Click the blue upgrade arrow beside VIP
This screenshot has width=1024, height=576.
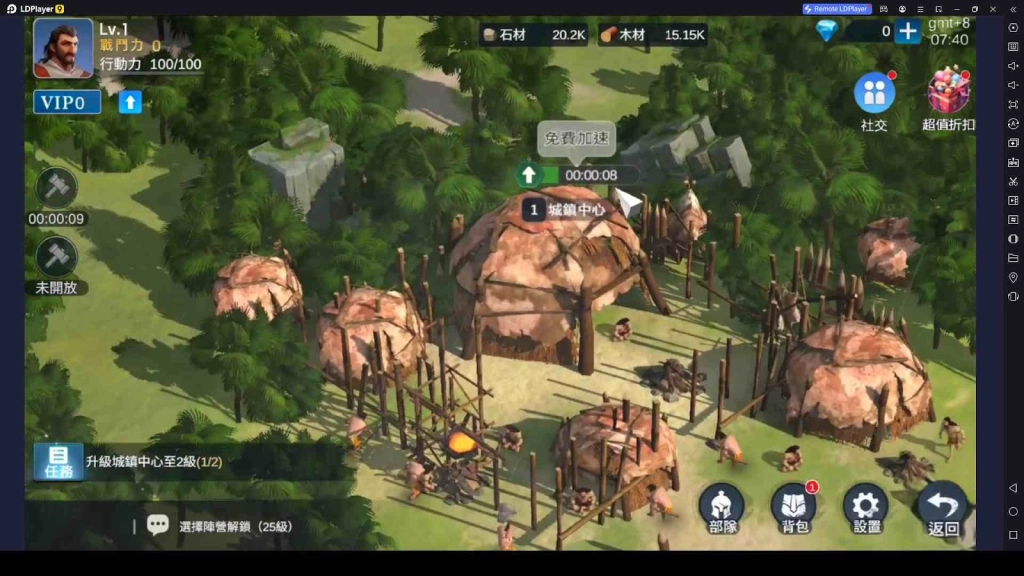[x=130, y=102]
